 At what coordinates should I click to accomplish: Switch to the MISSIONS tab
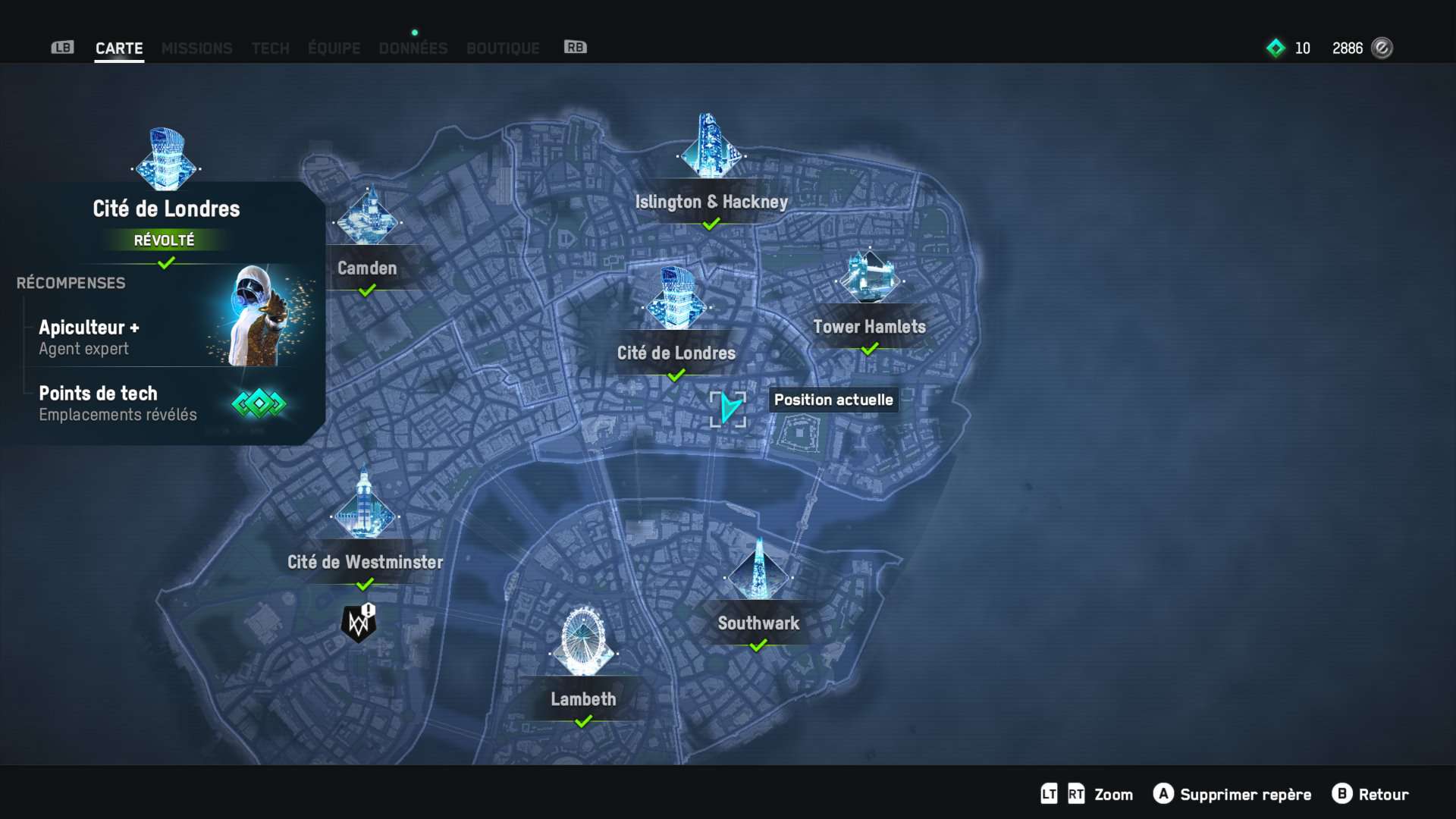pyautogui.click(x=196, y=49)
